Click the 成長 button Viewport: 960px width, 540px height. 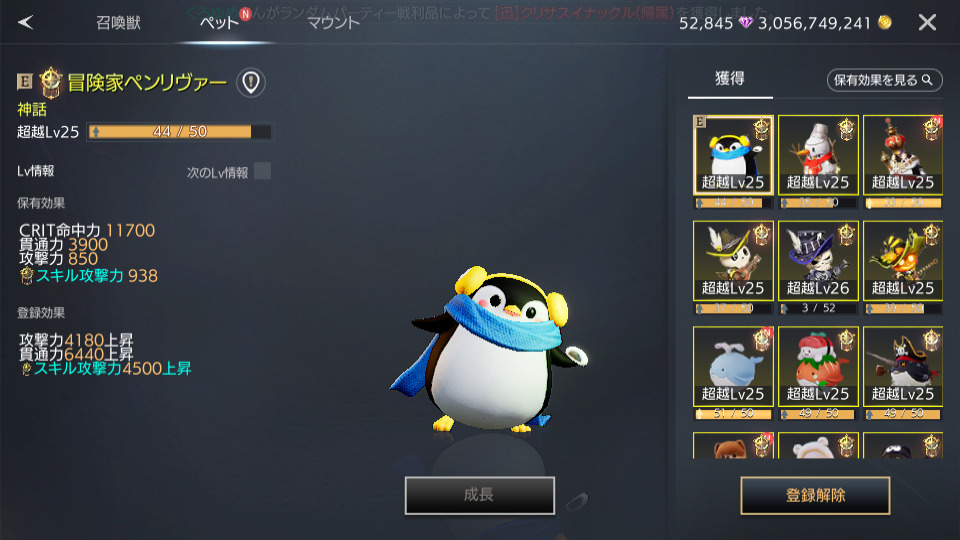(479, 495)
